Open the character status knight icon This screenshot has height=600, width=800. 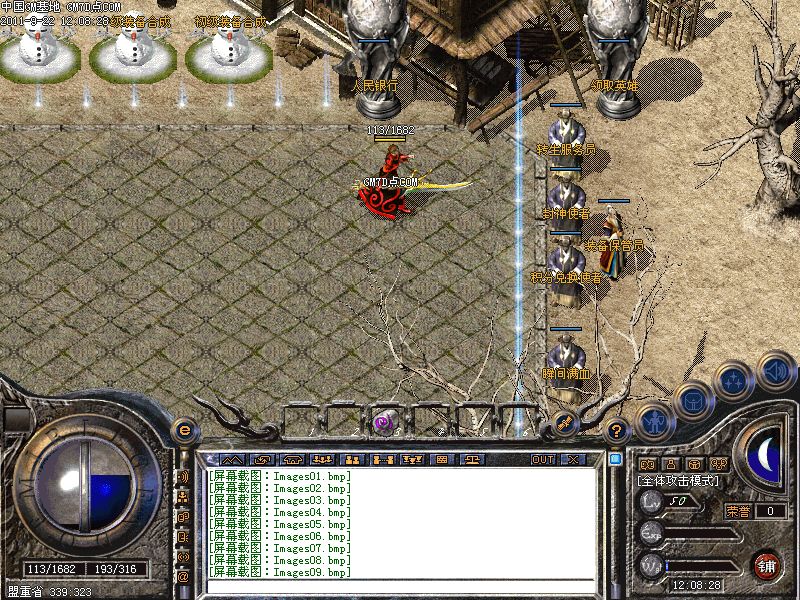point(653,421)
